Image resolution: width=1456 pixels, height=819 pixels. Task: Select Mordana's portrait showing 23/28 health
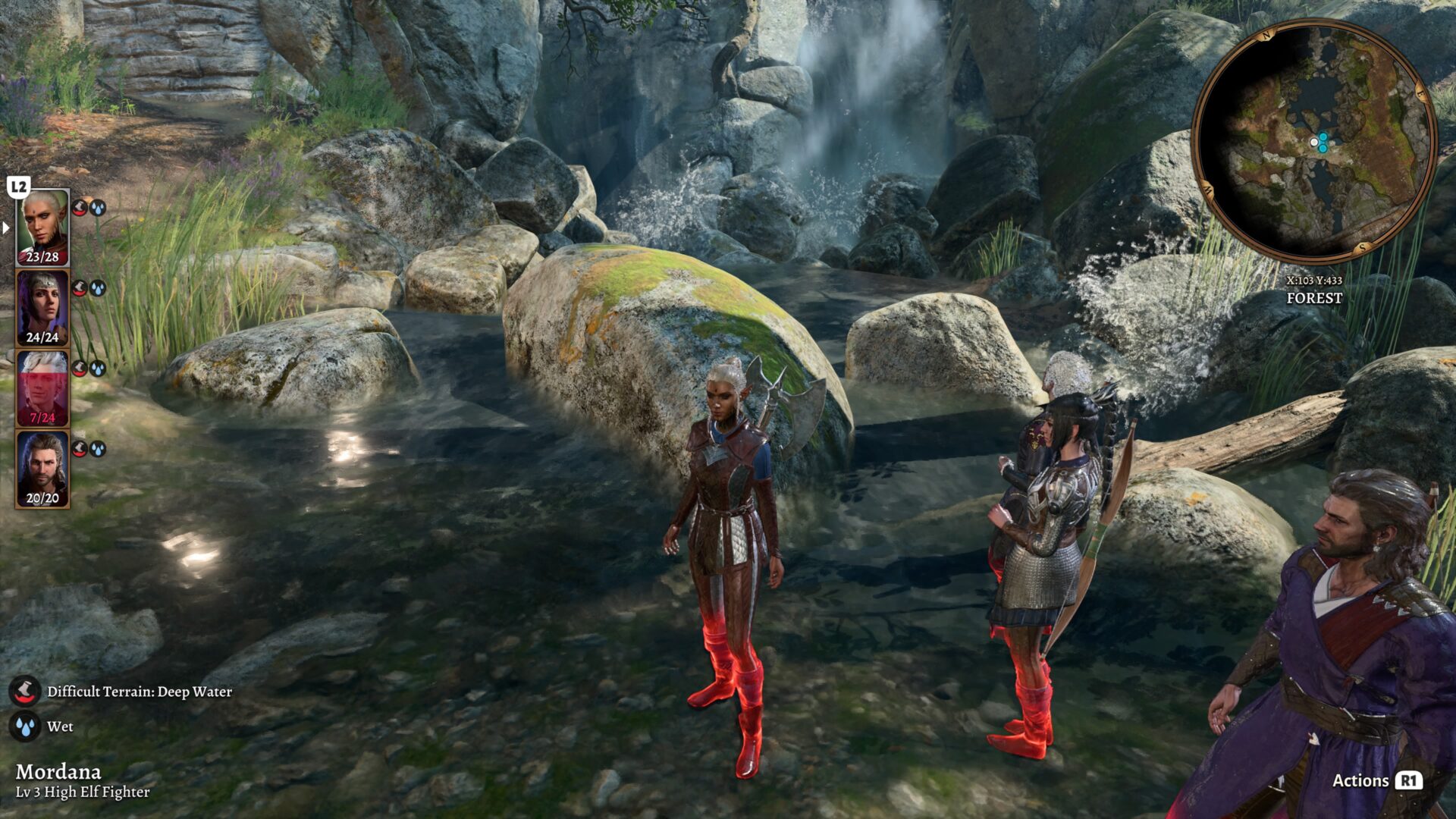click(42, 227)
